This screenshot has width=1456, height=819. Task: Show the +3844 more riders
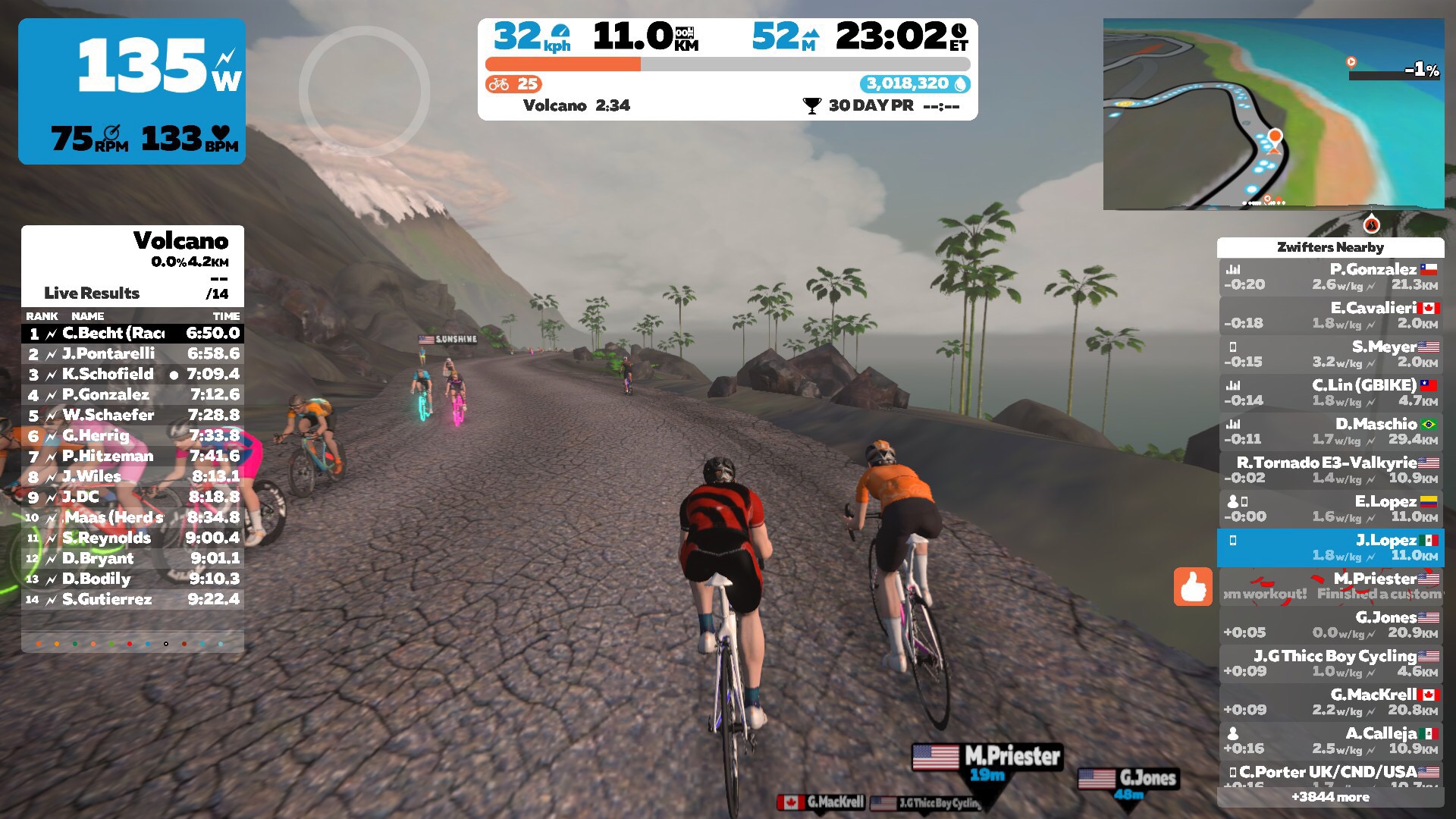click(1331, 797)
